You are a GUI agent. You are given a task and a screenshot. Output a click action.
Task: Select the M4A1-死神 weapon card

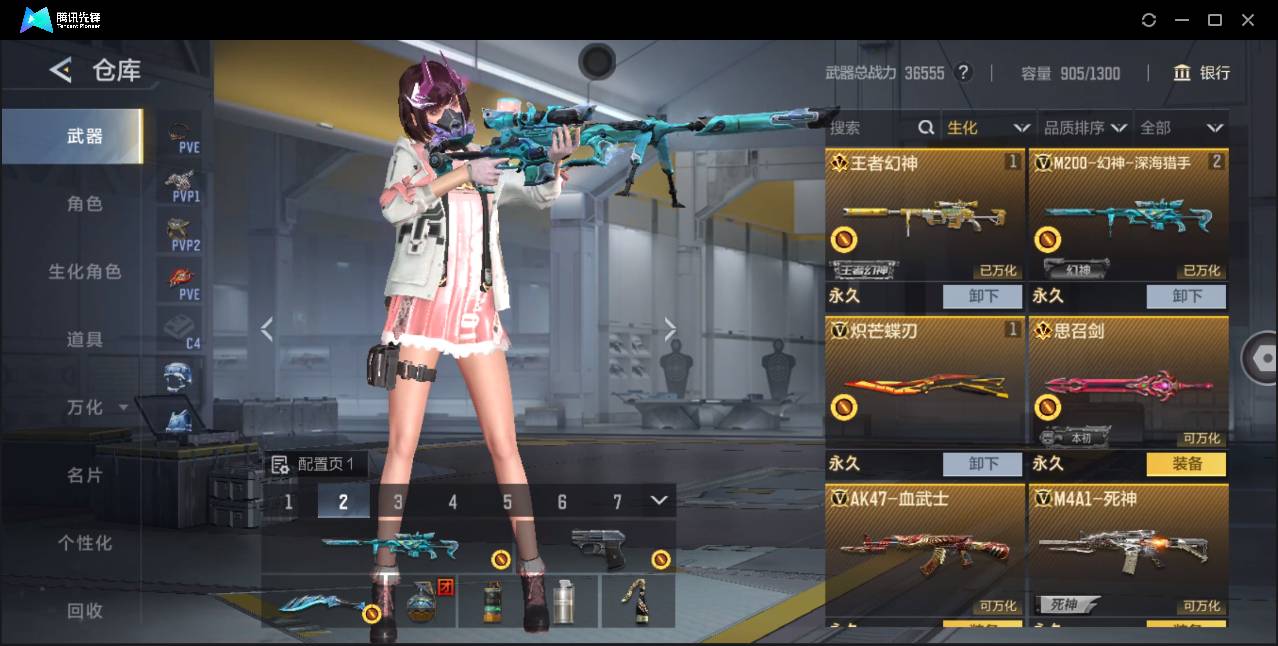tap(1128, 548)
